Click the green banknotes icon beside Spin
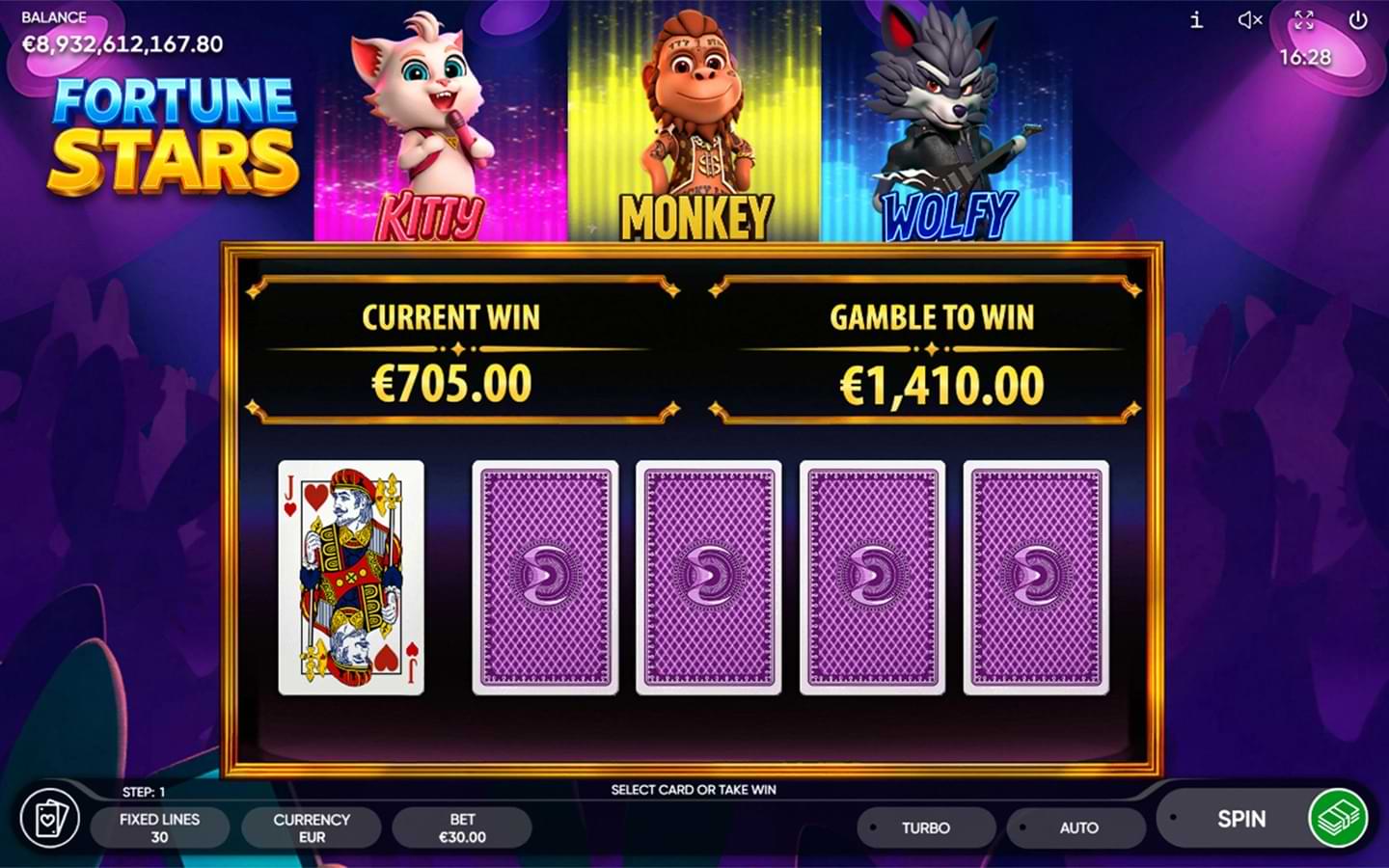The image size is (1389, 868). [1339, 819]
